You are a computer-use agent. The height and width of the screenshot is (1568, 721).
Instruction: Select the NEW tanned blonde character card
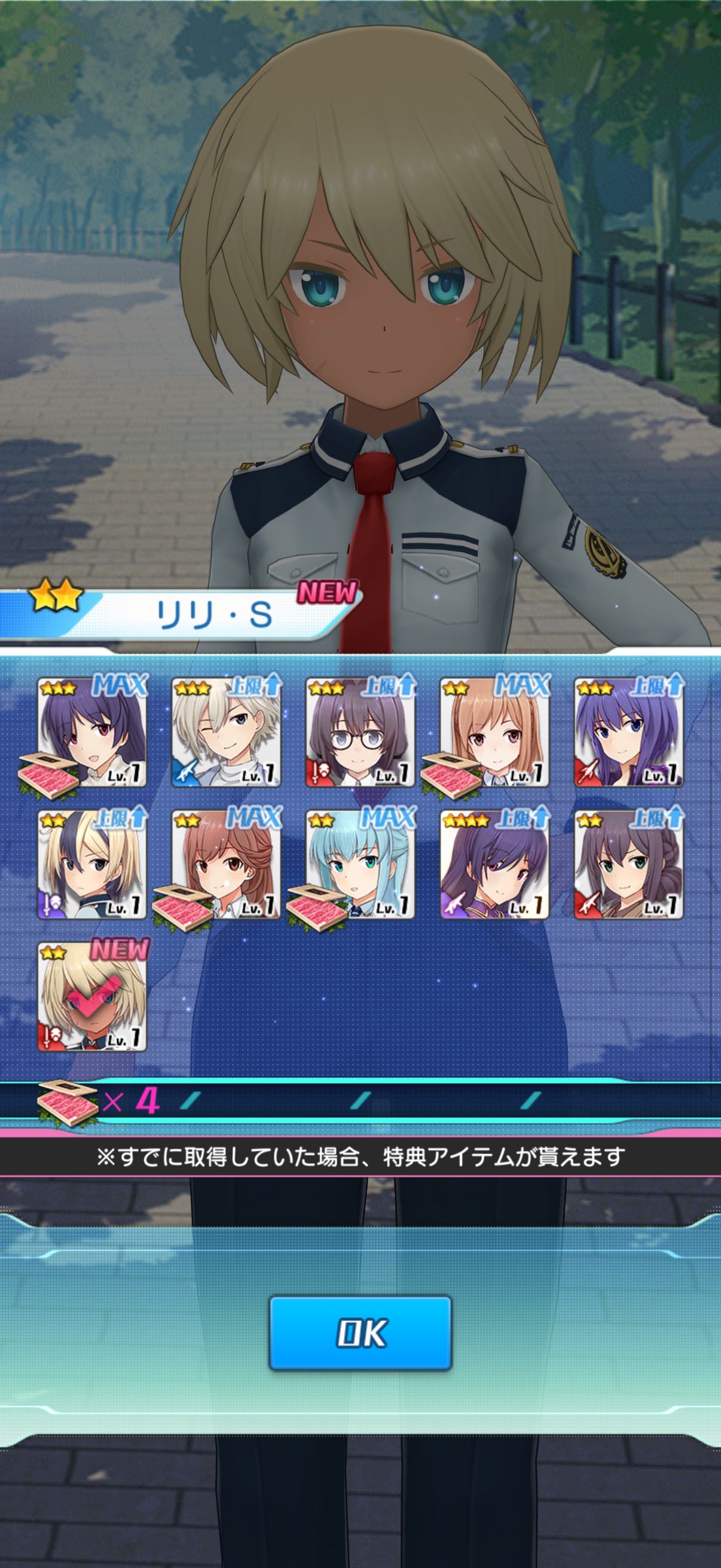point(92,996)
